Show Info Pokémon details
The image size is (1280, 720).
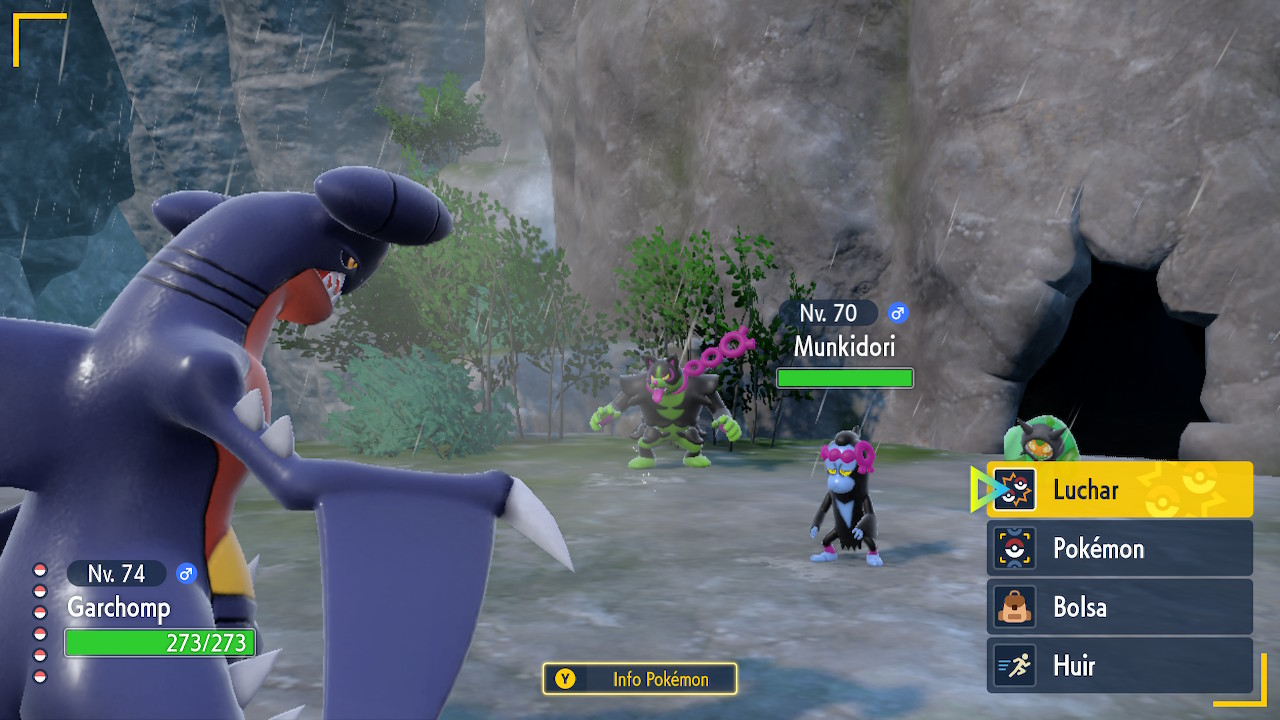click(640, 679)
